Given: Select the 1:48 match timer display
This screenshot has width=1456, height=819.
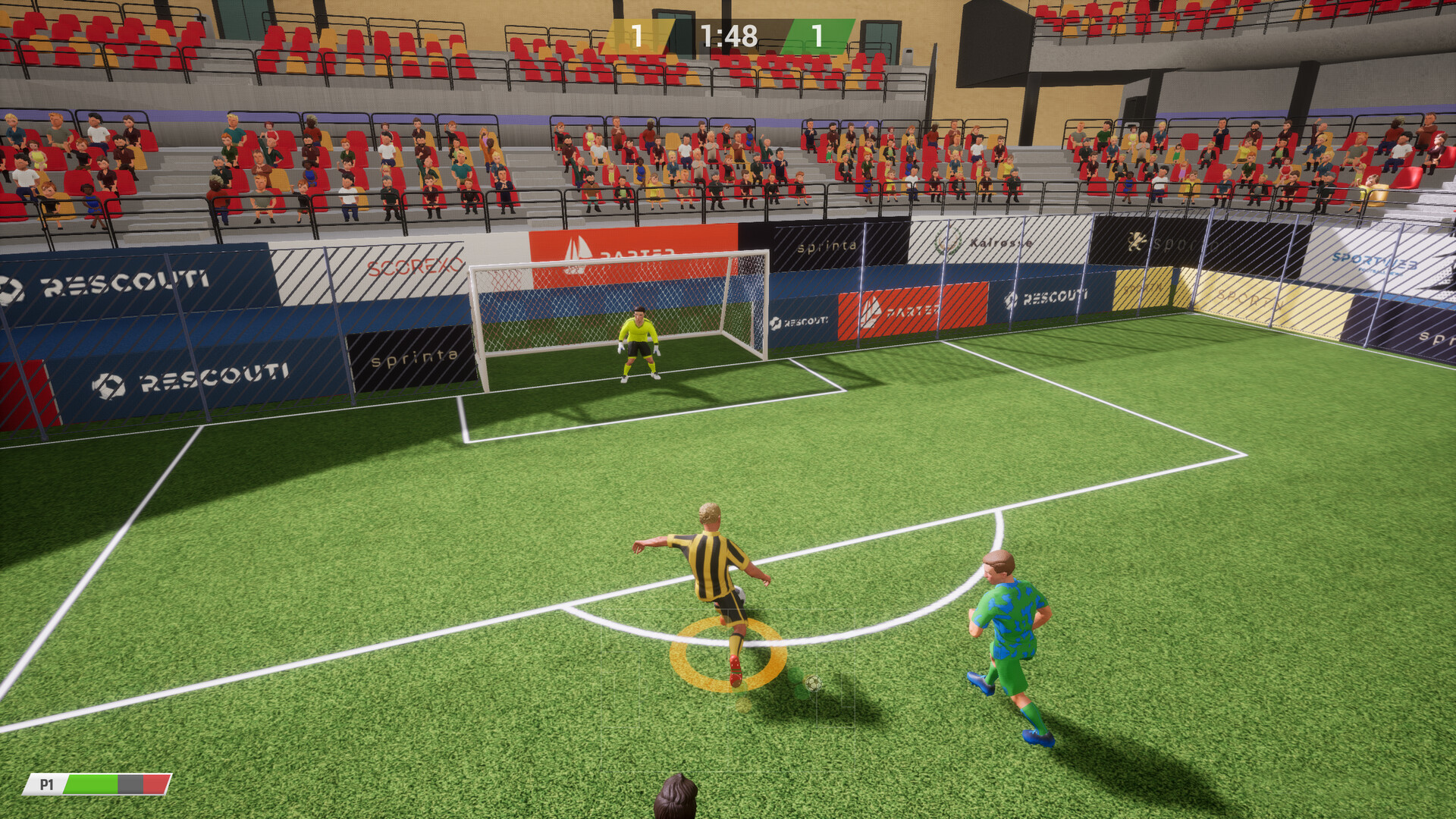Looking at the screenshot, I should 730,33.
